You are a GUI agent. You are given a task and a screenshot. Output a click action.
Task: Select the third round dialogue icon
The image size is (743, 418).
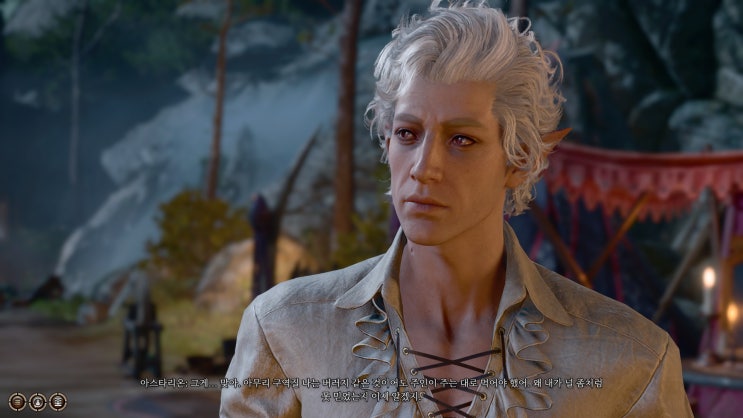pos(58,401)
